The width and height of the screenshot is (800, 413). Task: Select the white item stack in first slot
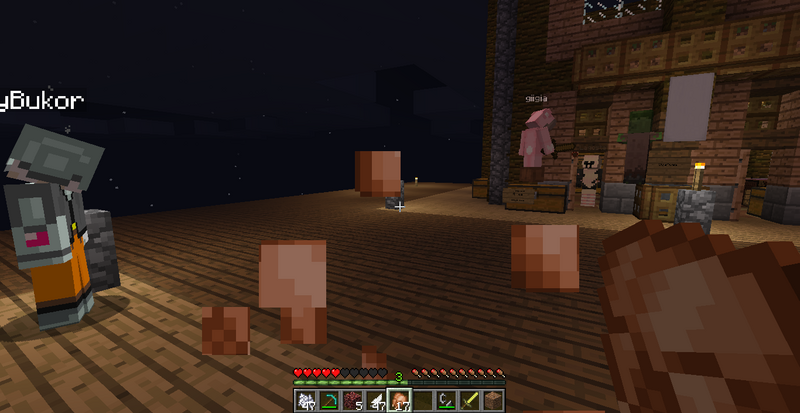(305, 401)
